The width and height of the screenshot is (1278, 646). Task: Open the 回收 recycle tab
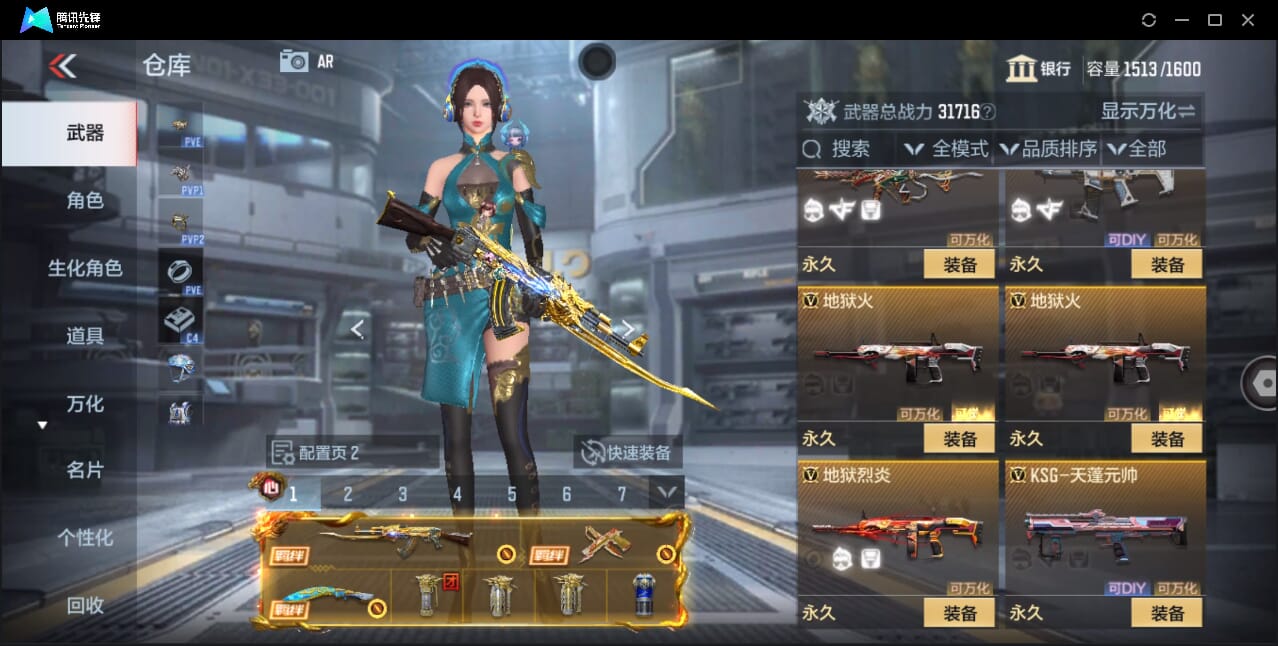85,605
